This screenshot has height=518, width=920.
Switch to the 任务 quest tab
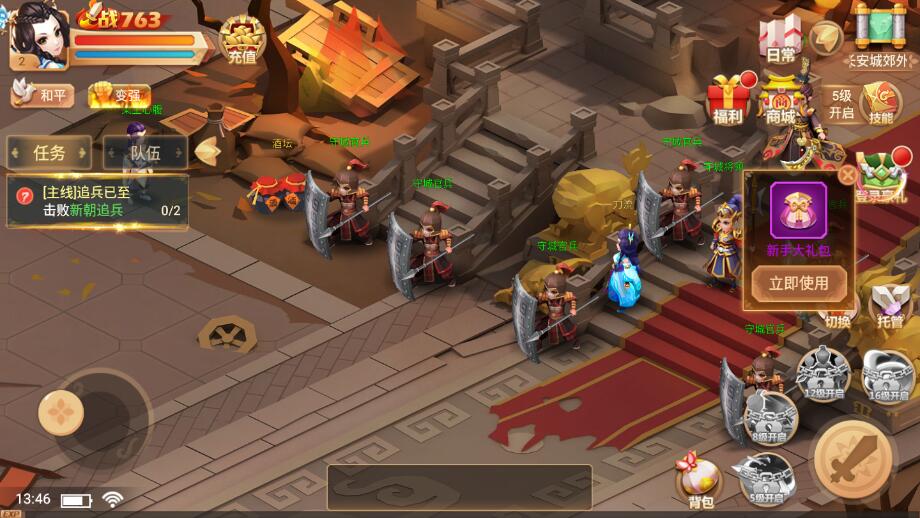pyautogui.click(x=49, y=153)
